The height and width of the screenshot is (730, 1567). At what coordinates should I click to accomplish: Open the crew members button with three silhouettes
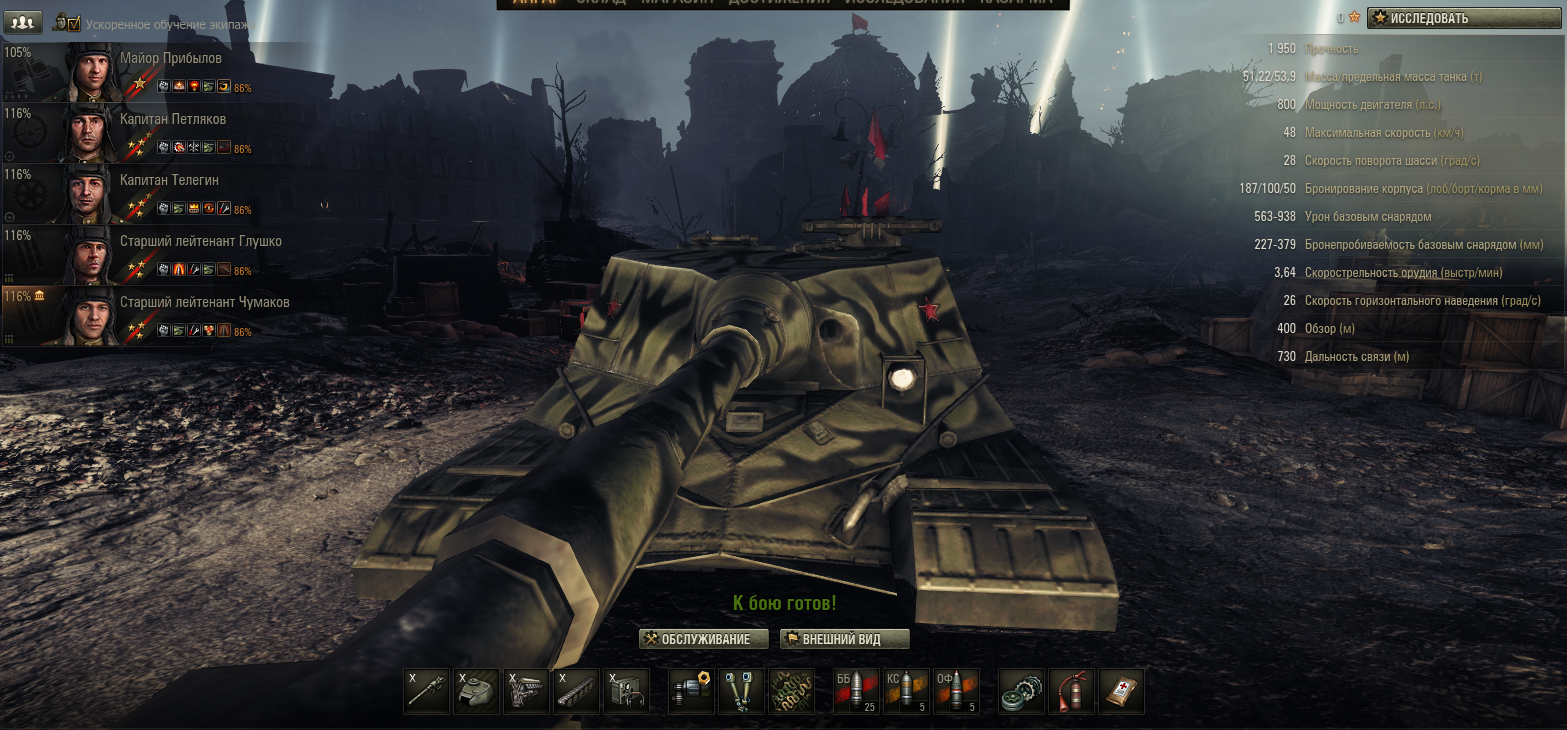(x=24, y=21)
